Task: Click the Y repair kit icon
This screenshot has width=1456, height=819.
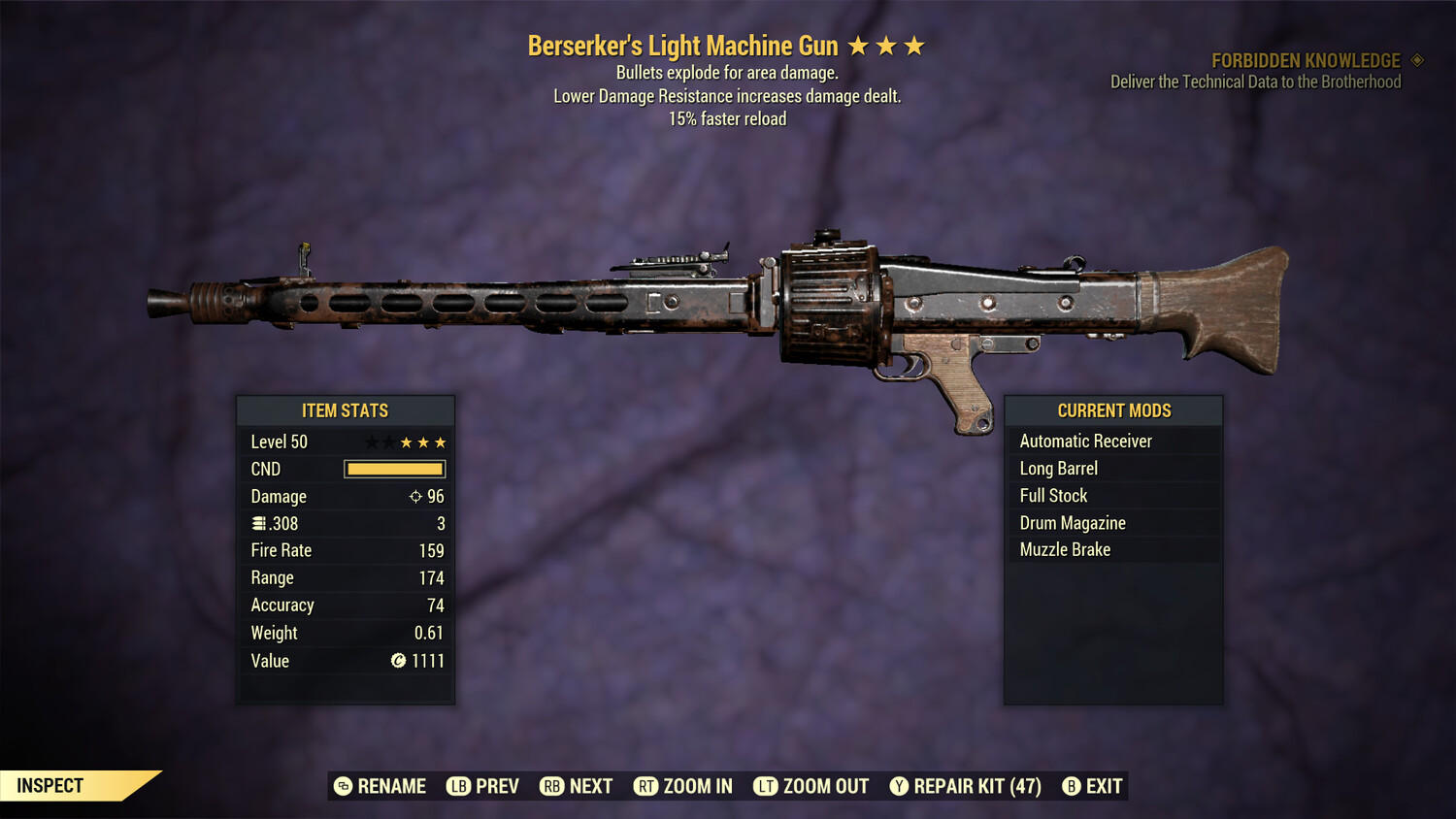Action: click(899, 786)
